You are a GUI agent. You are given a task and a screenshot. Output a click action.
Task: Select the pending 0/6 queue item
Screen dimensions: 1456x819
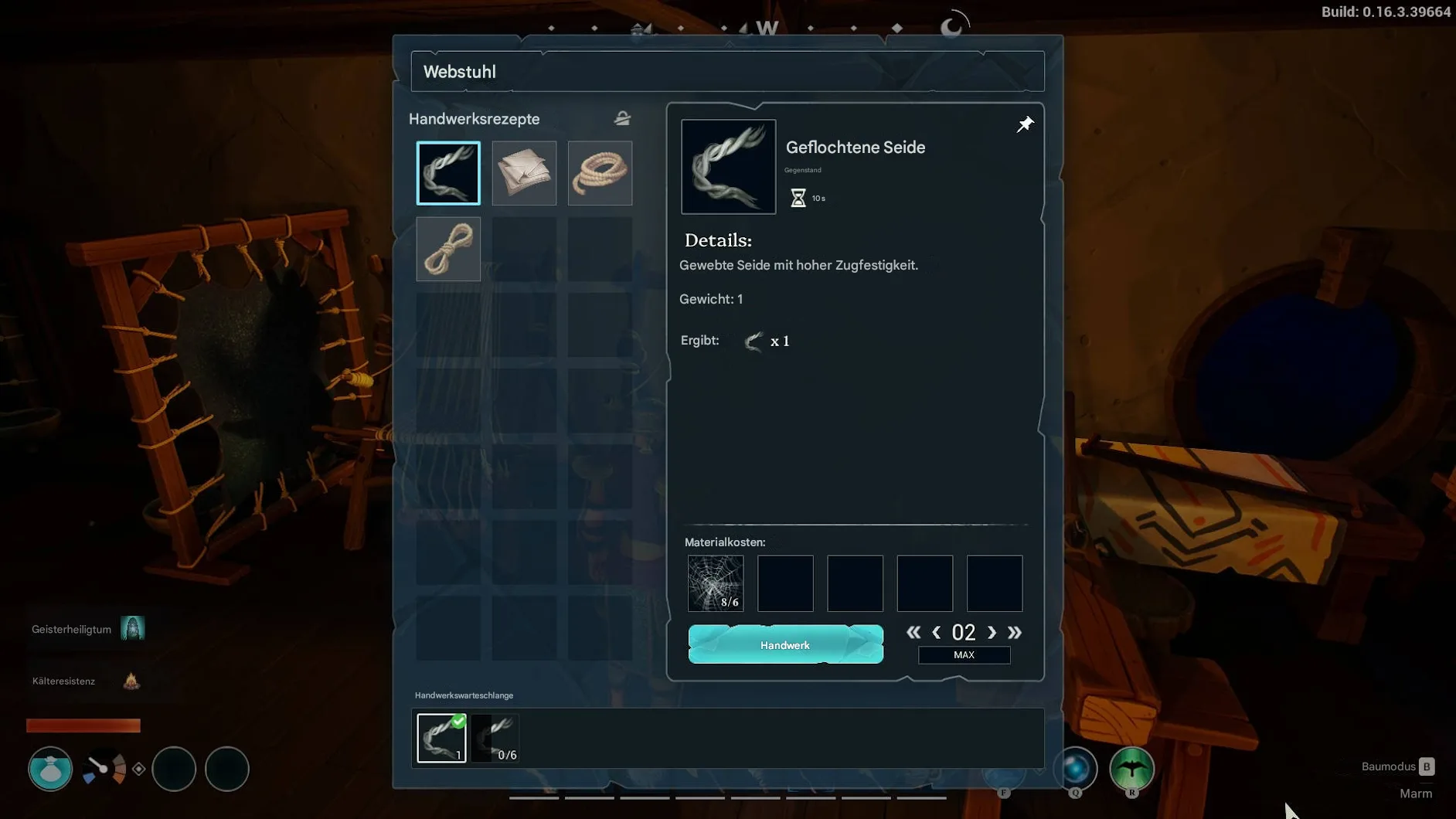tap(495, 738)
